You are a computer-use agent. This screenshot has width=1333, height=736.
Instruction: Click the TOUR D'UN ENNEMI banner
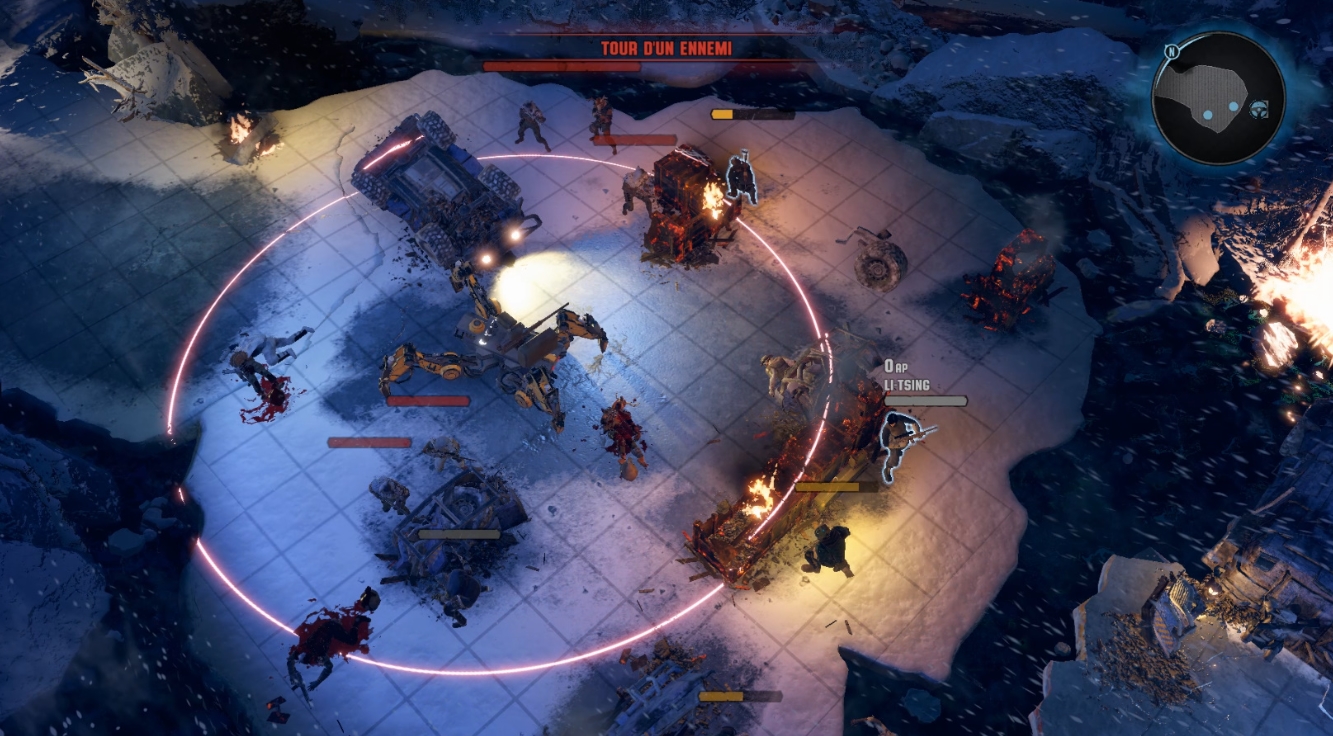tap(665, 46)
